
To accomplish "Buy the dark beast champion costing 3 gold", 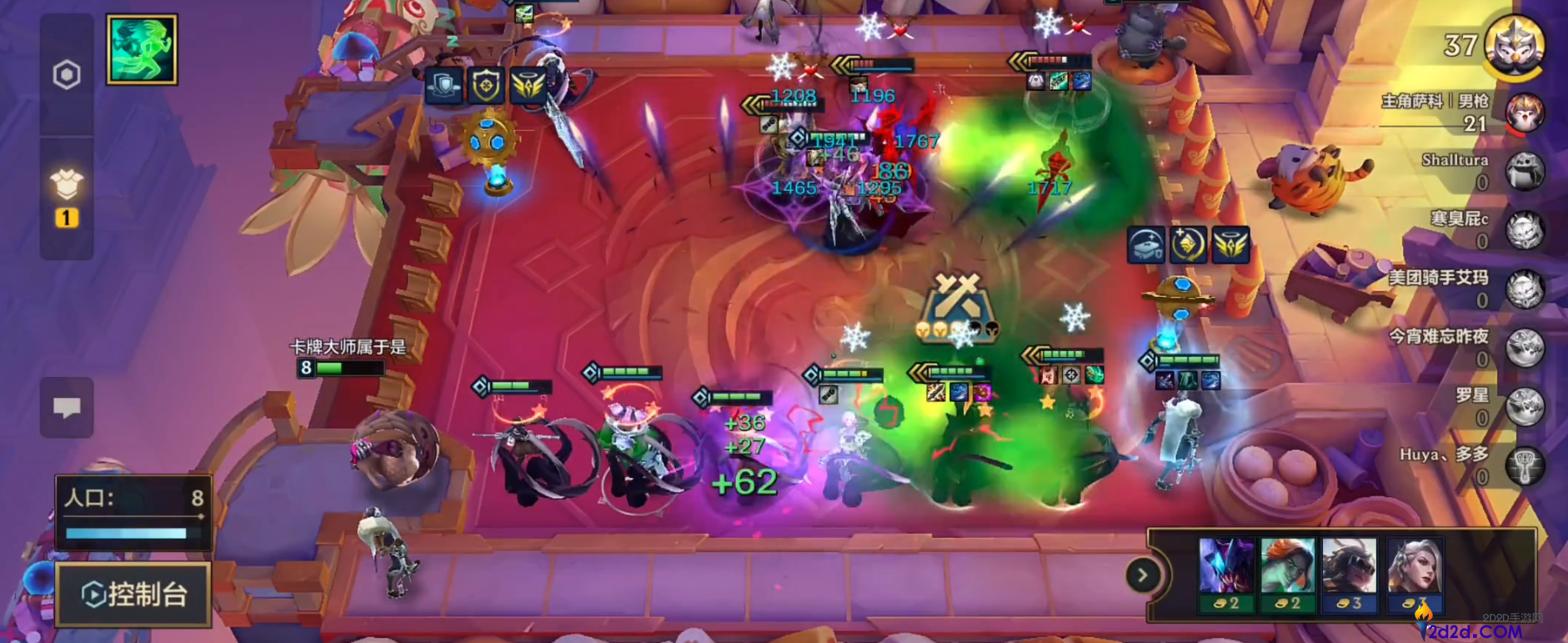I will (1349, 575).
